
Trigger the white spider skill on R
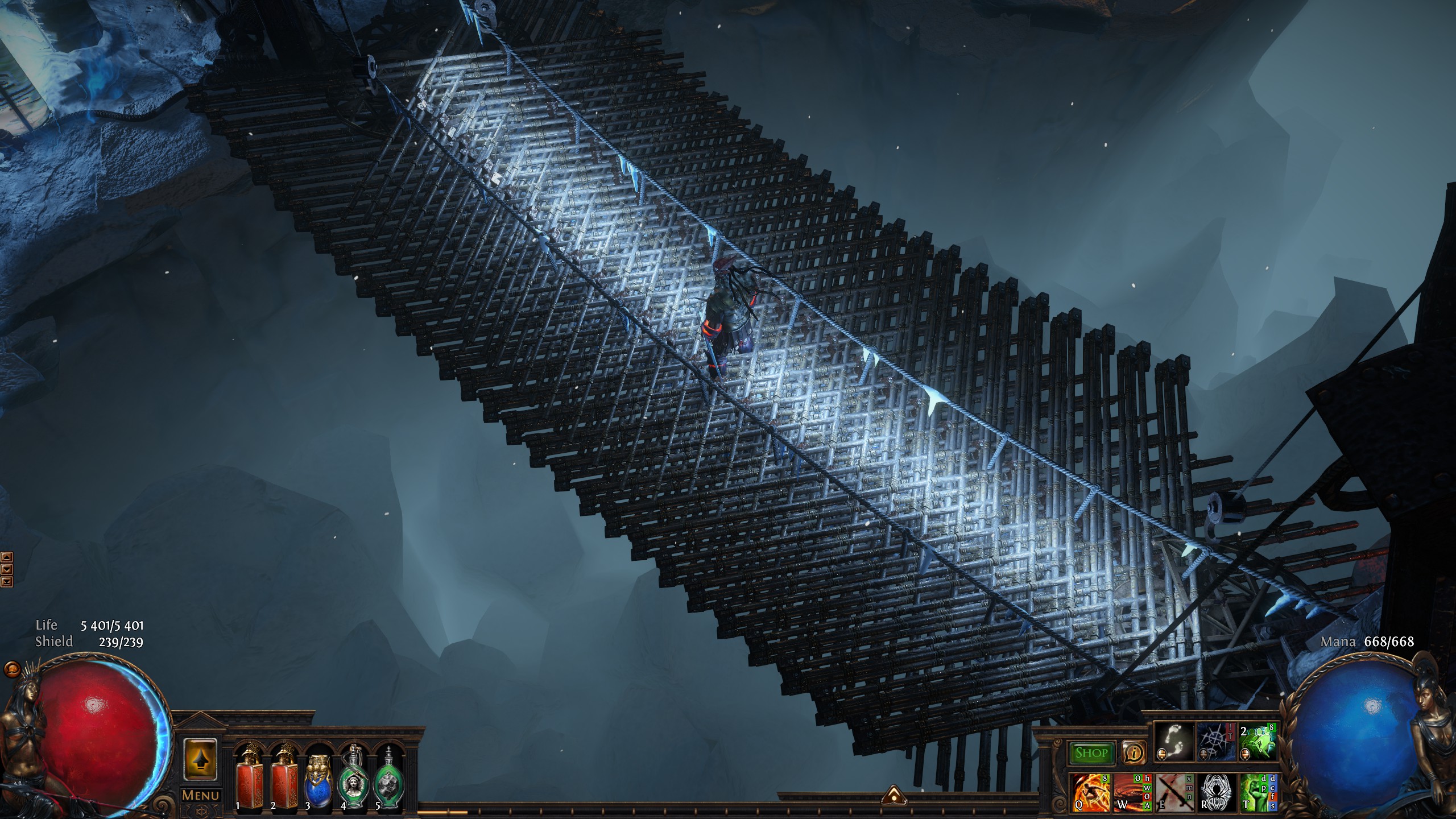point(1215,792)
